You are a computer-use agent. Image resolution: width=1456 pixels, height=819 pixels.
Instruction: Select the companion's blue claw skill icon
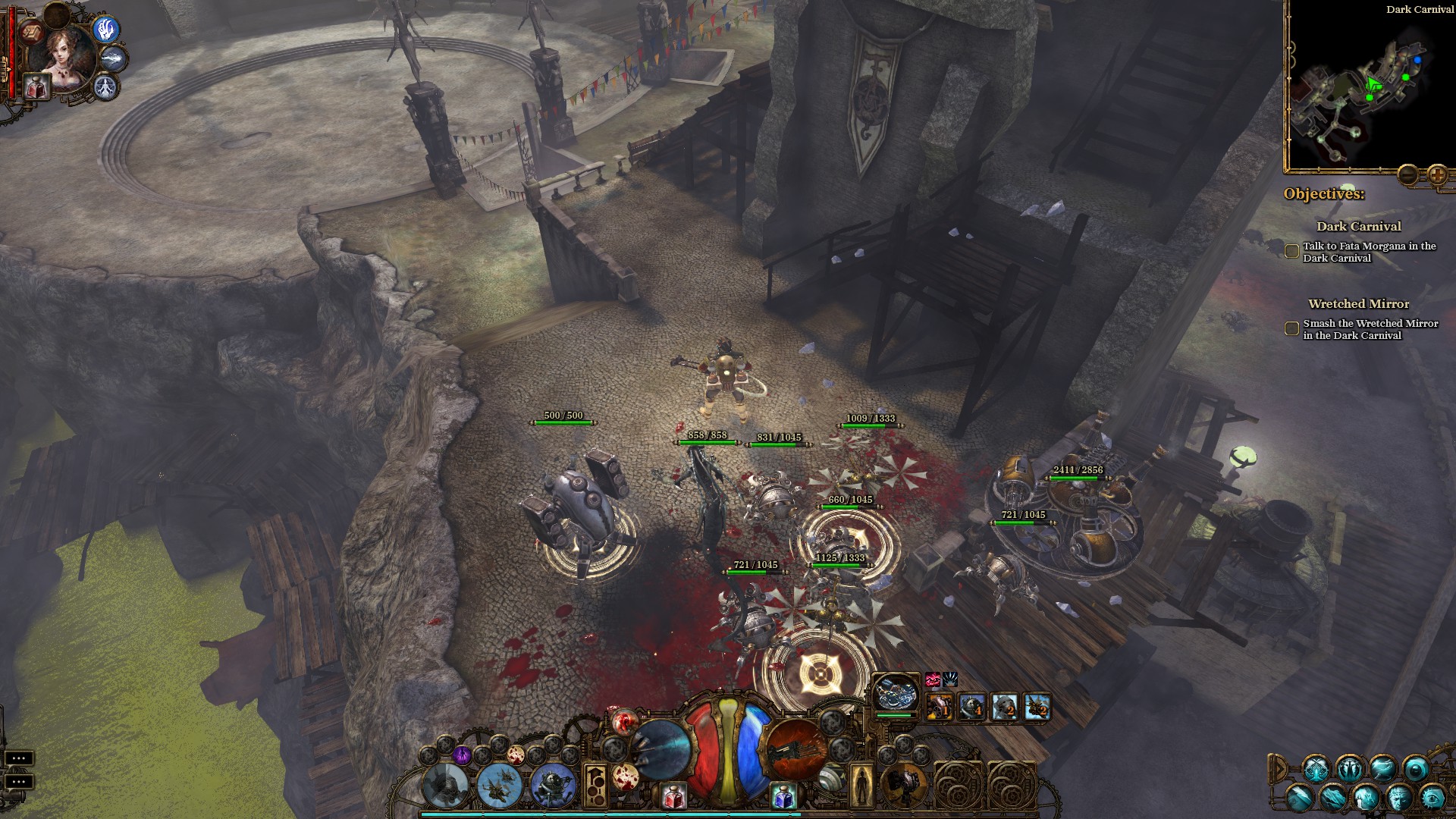click(x=107, y=30)
